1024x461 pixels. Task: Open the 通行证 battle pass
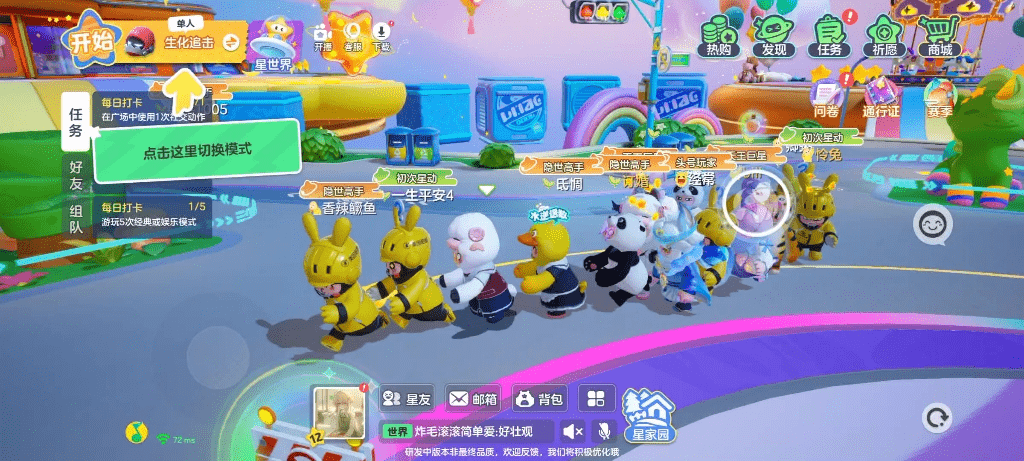(x=882, y=98)
